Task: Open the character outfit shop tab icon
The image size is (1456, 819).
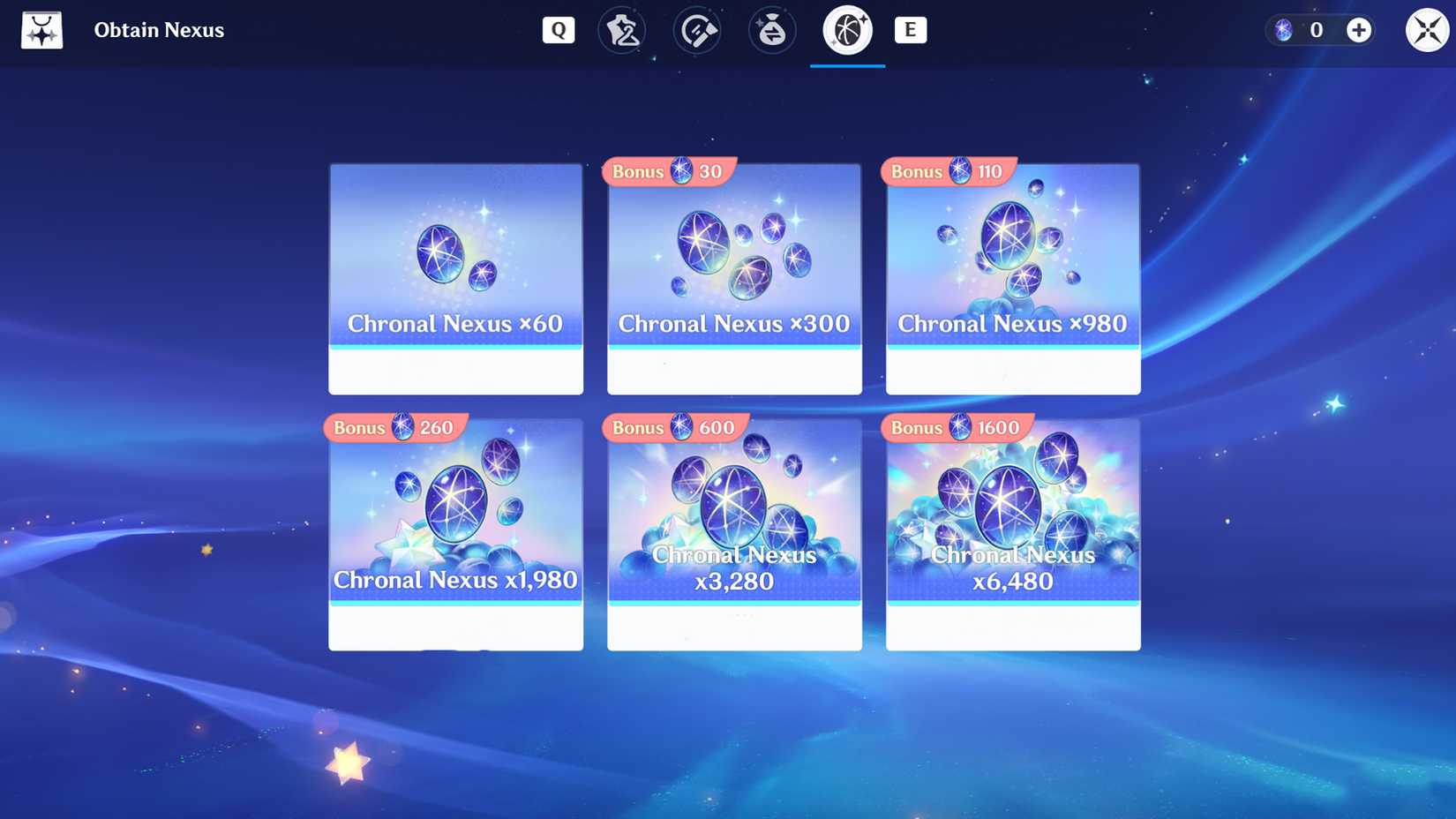Action: (623, 30)
